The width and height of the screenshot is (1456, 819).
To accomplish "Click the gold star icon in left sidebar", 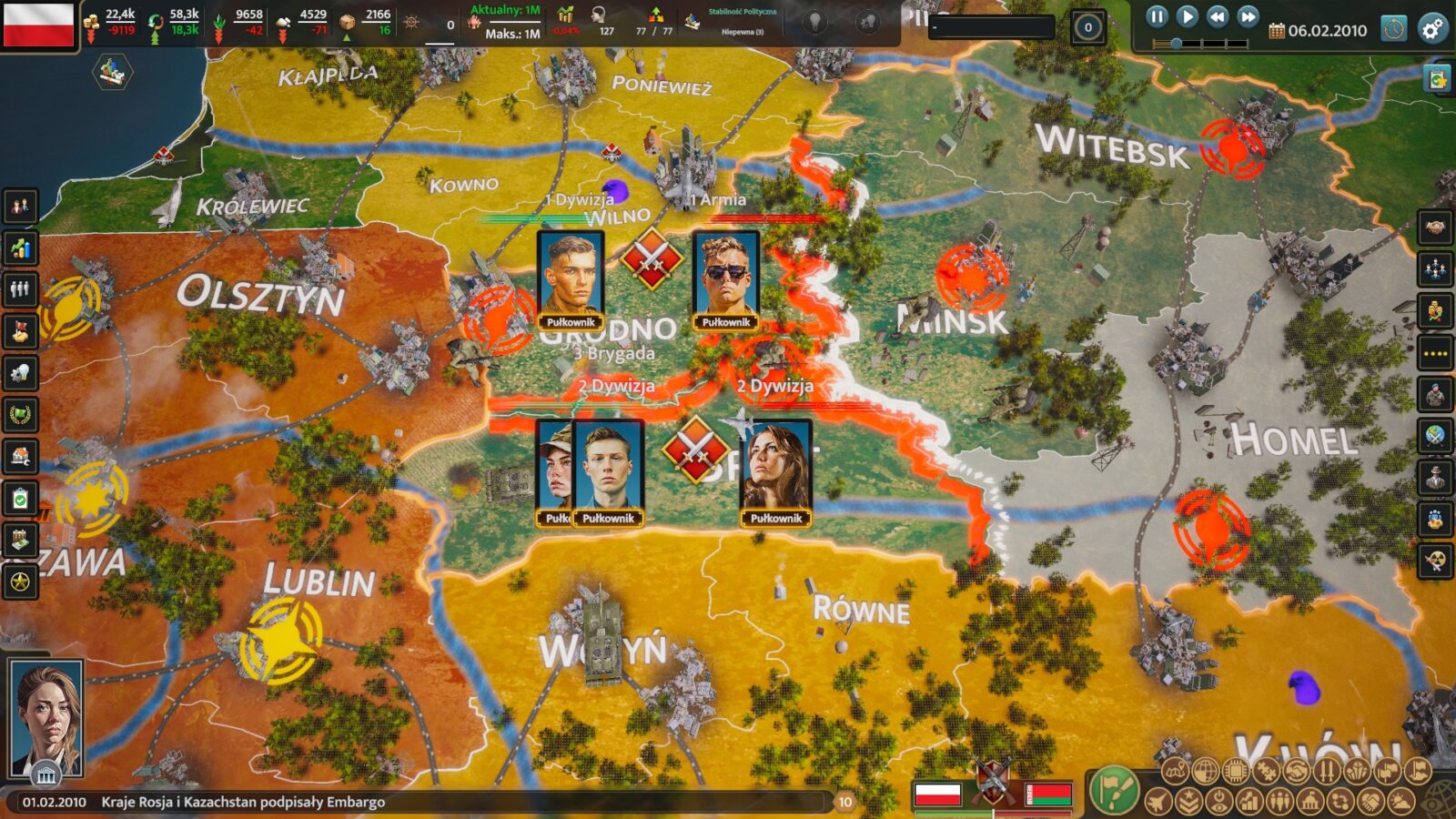I will pyautogui.click(x=20, y=581).
